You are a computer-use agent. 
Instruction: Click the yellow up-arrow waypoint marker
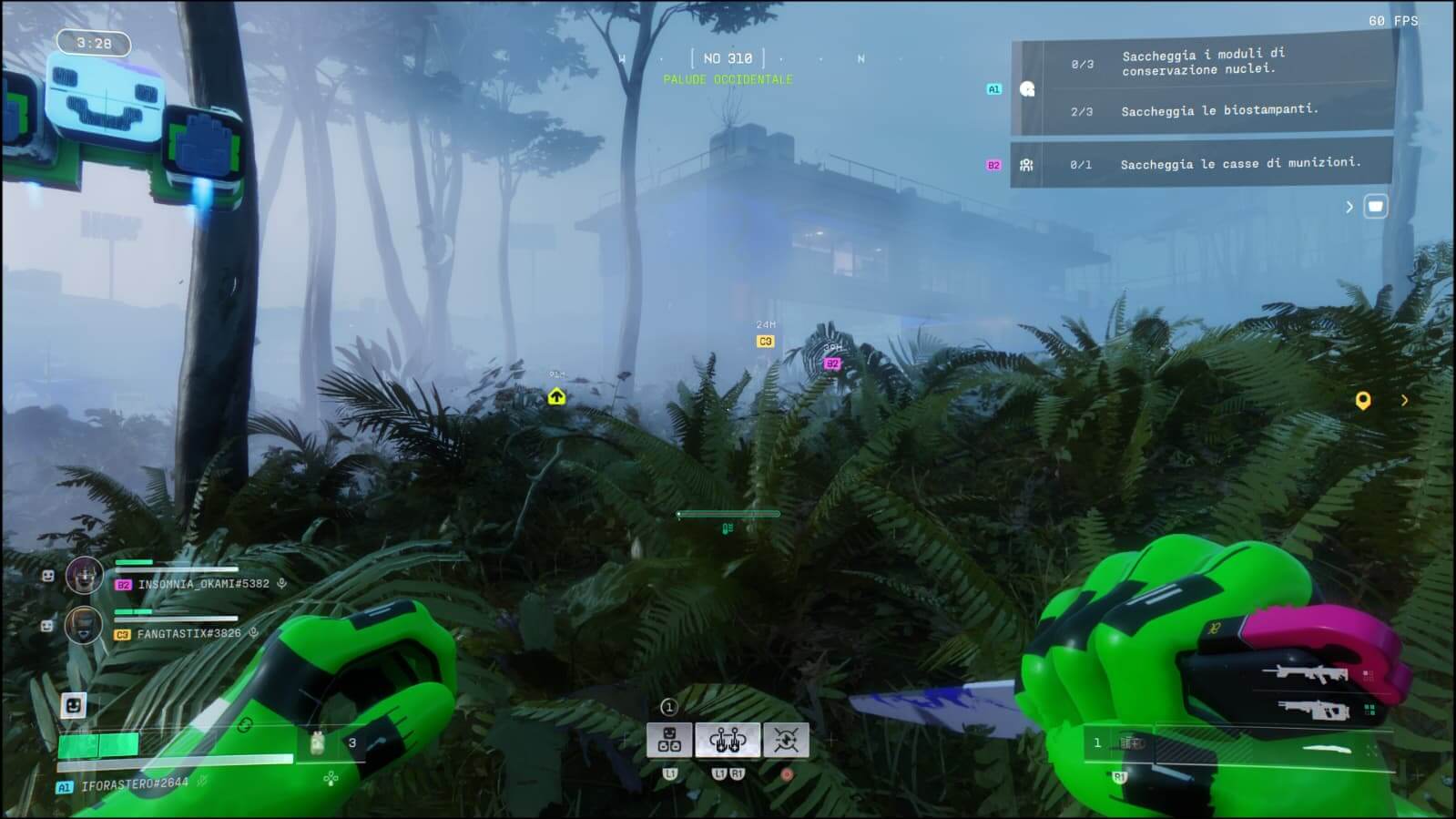[556, 397]
